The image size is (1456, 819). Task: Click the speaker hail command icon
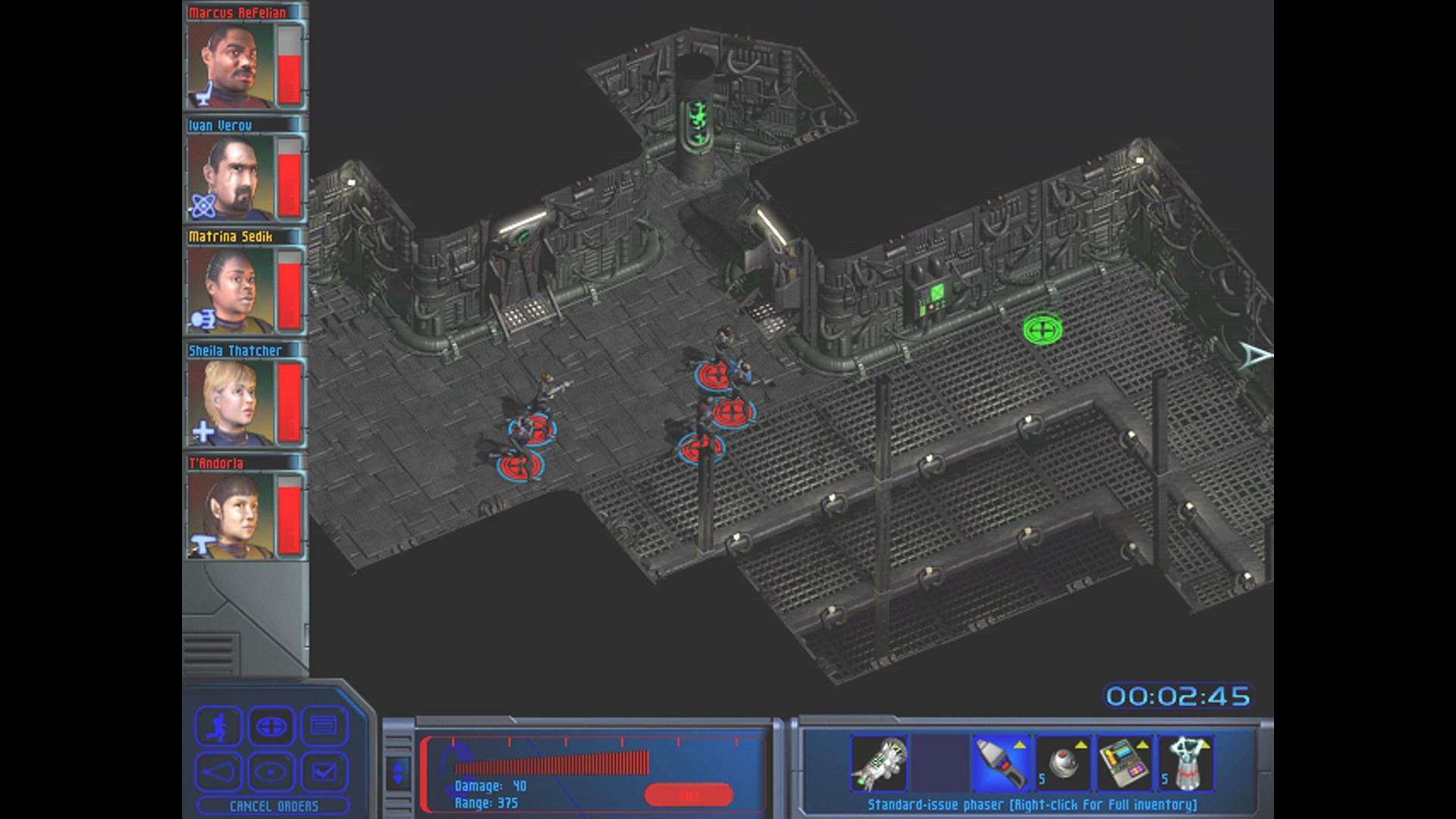coord(219,770)
